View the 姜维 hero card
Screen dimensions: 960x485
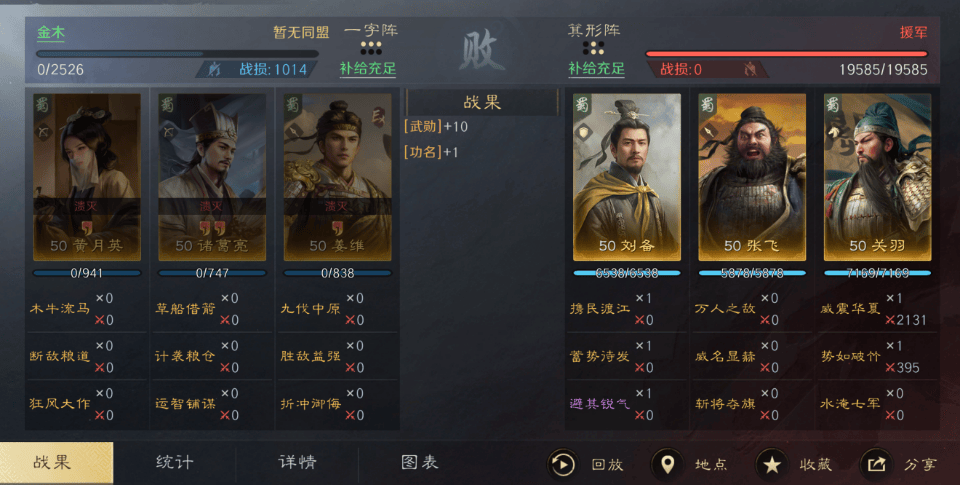click(337, 177)
